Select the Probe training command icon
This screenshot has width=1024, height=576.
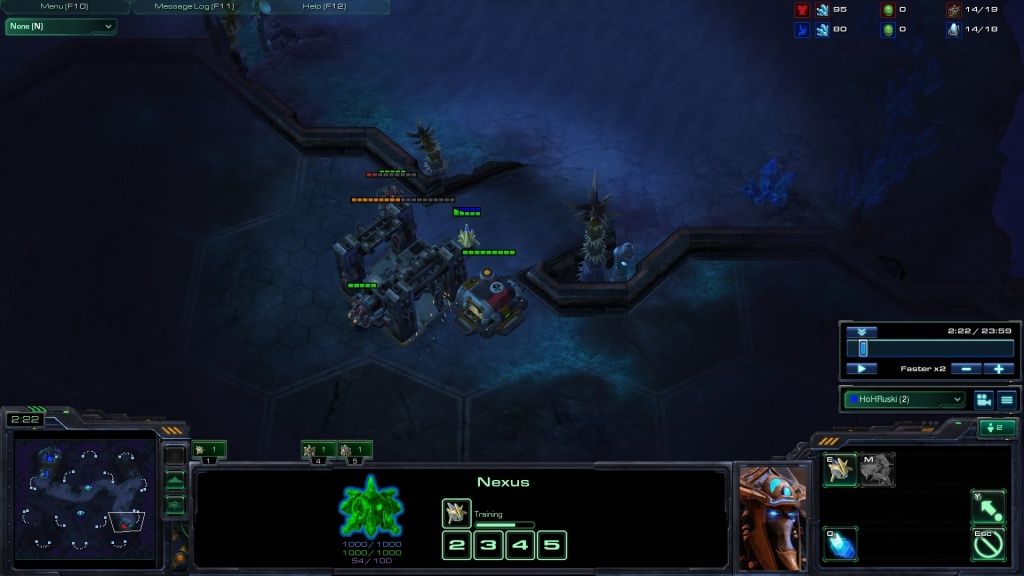click(840, 469)
